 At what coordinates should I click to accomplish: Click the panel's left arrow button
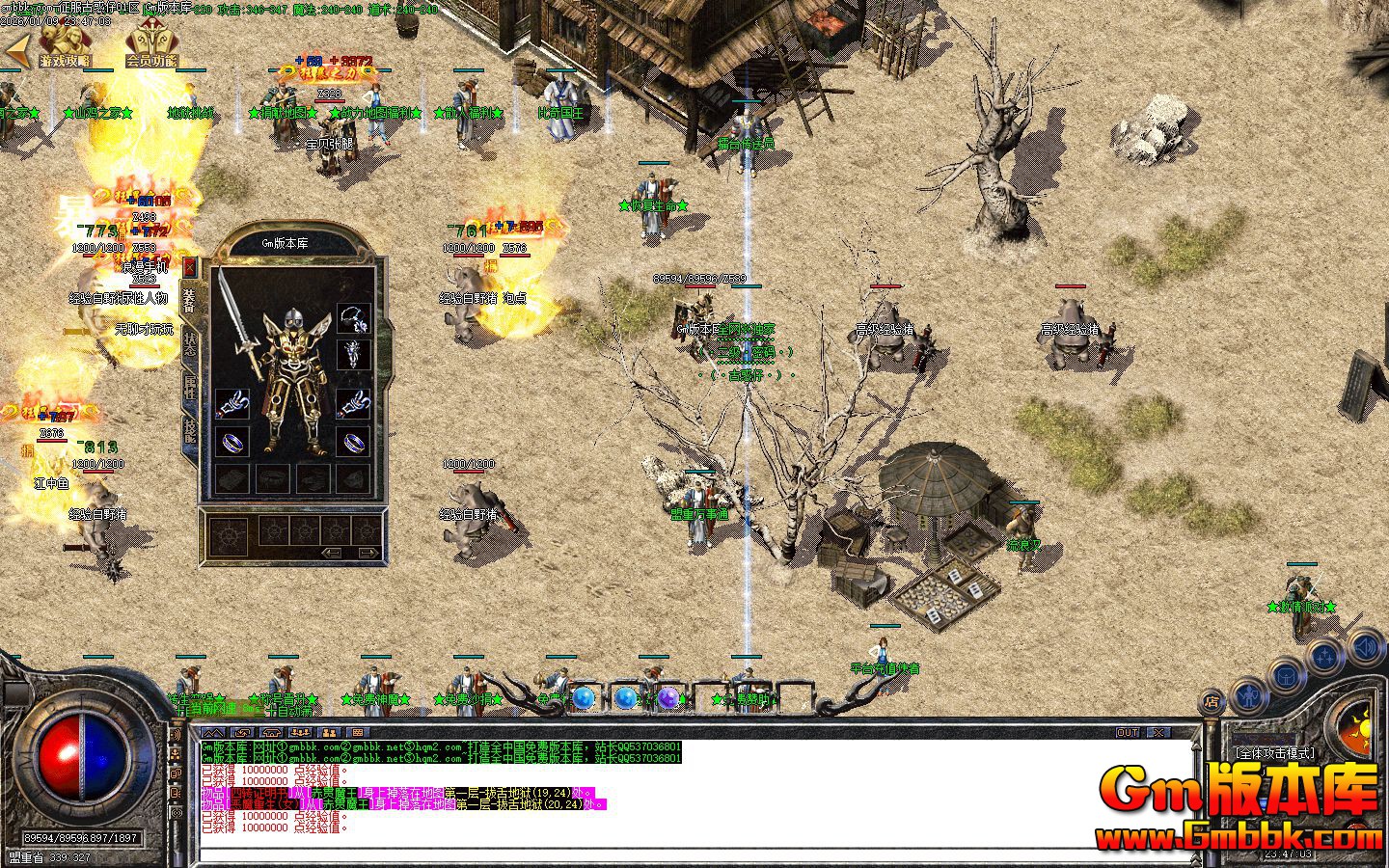[333, 553]
